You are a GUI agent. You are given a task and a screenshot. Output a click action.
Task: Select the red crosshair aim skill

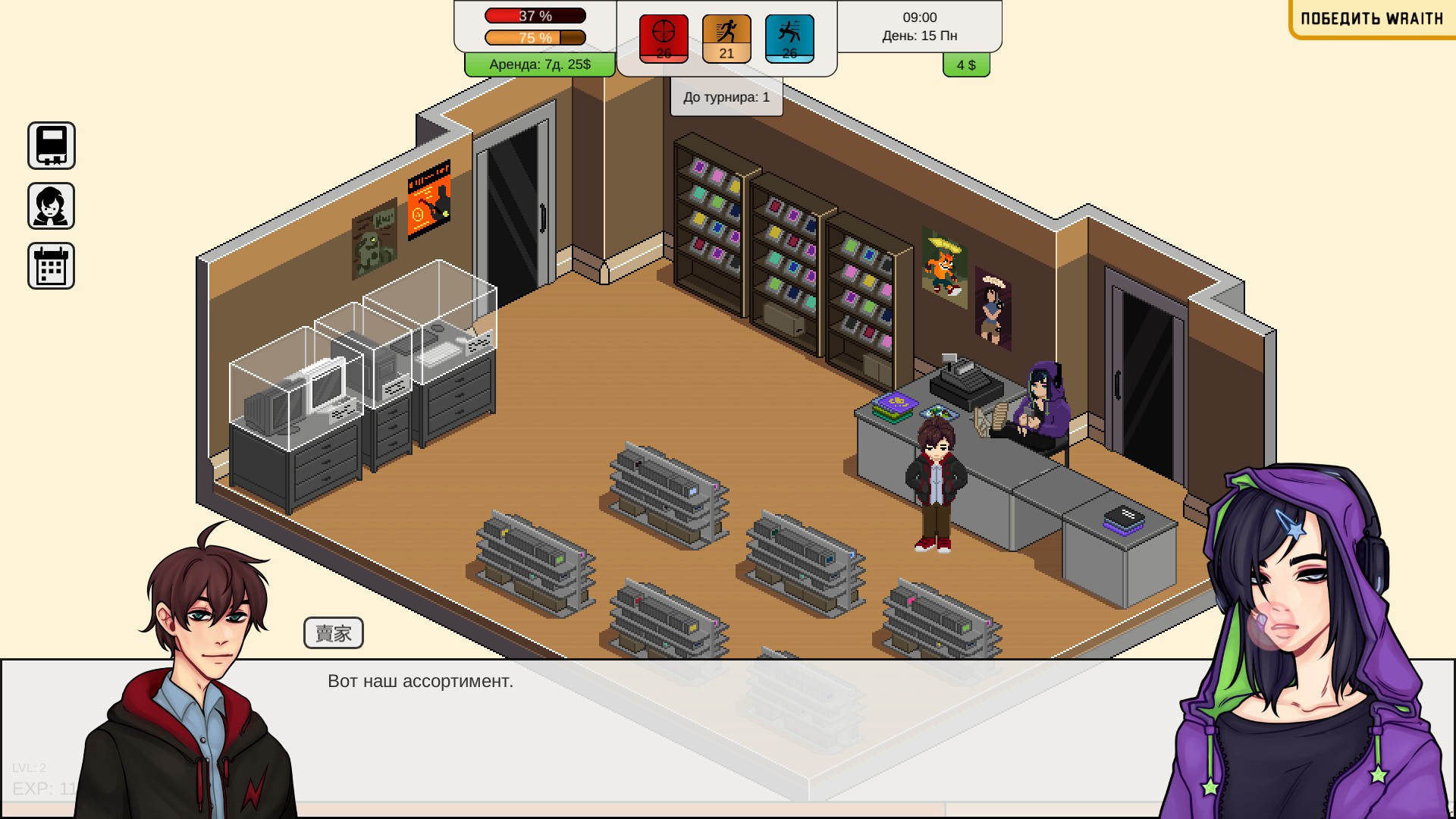664,38
